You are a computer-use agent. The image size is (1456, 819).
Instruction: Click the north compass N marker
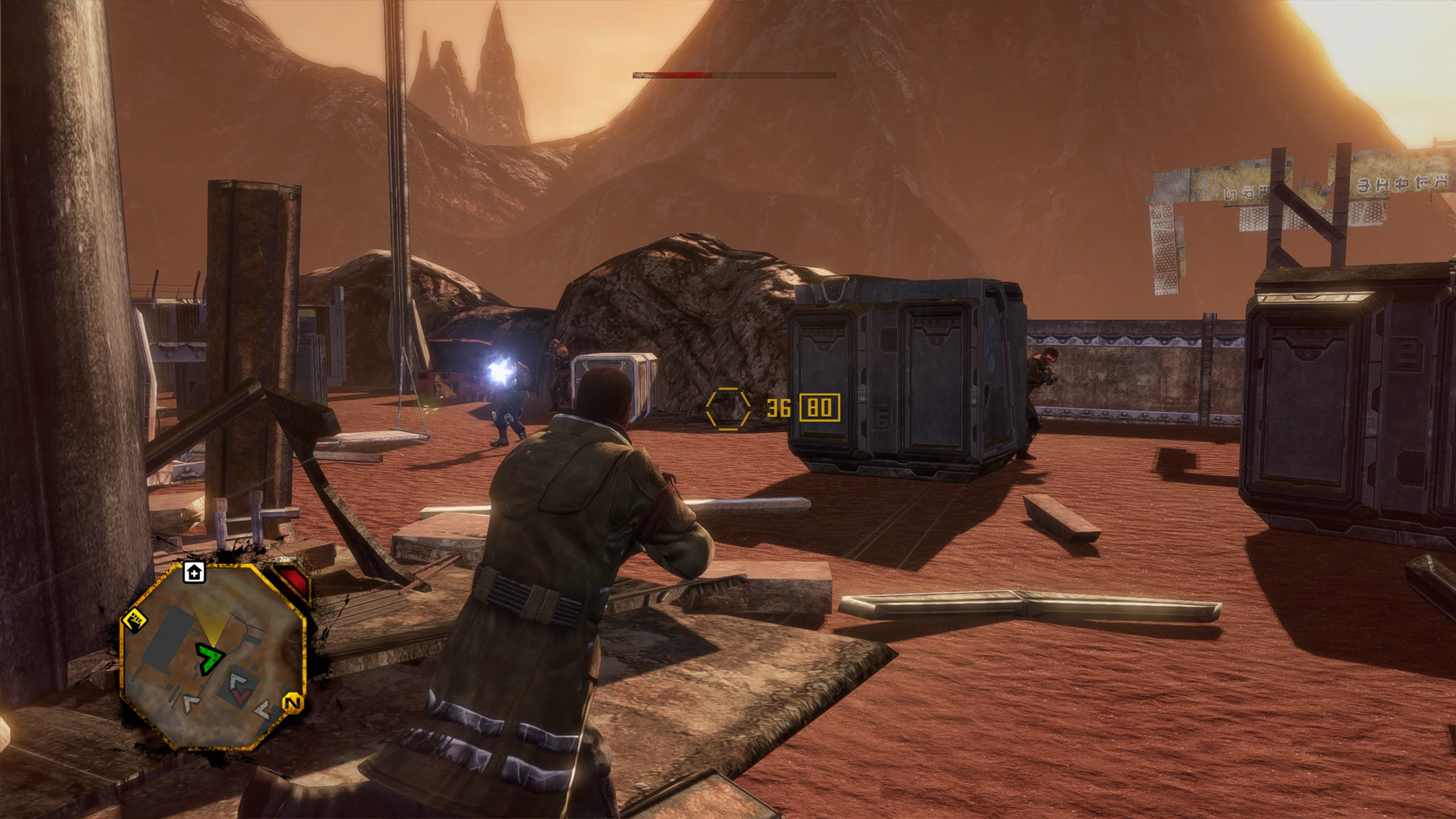(x=292, y=703)
